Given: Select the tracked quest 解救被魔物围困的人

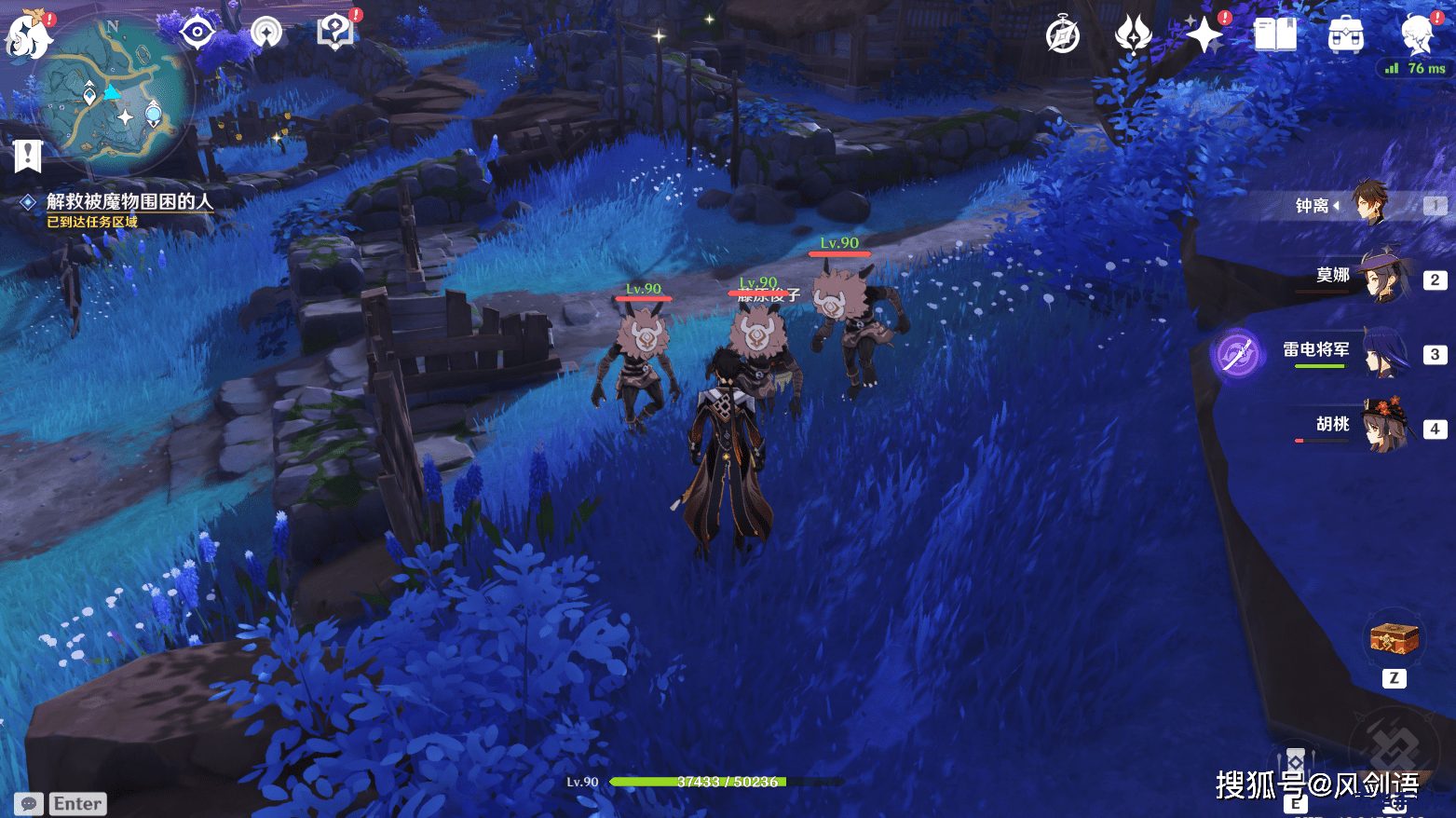Looking at the screenshot, I should pyautogui.click(x=129, y=201).
